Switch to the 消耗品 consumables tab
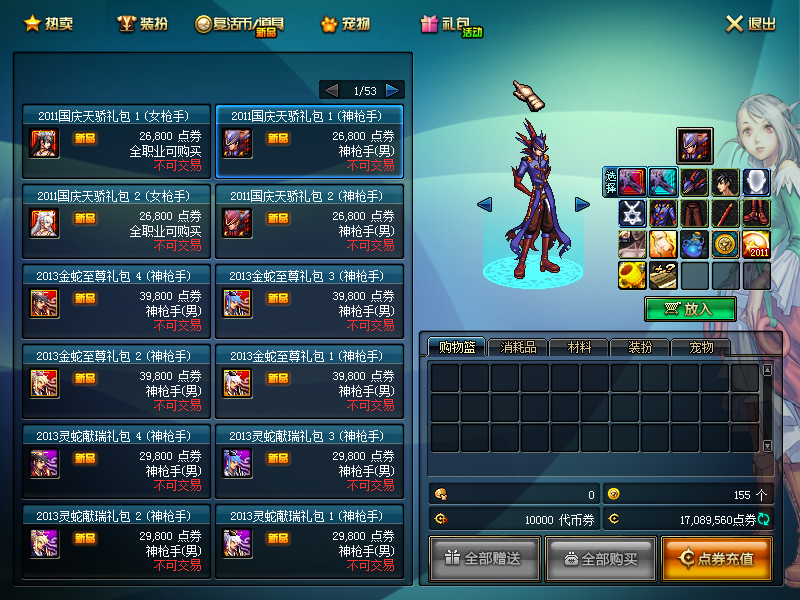Screen dimensions: 800x600 pos(518,347)
